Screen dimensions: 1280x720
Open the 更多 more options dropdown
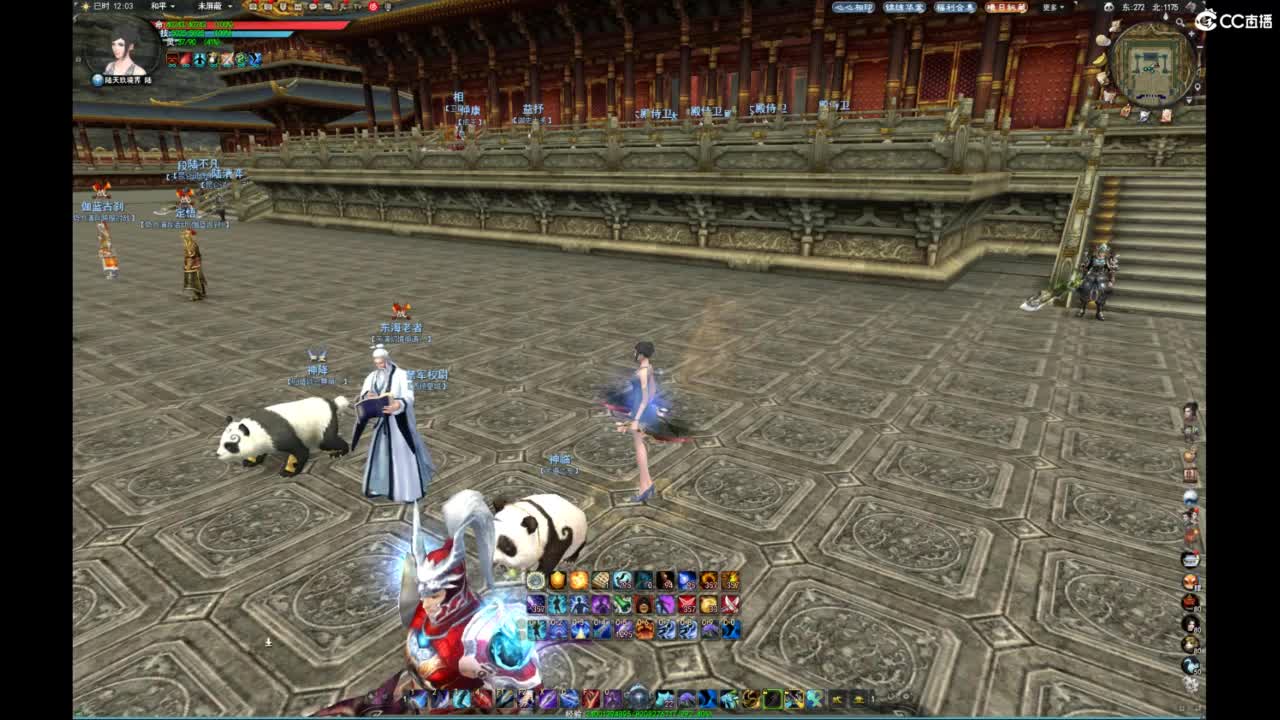1052,8
